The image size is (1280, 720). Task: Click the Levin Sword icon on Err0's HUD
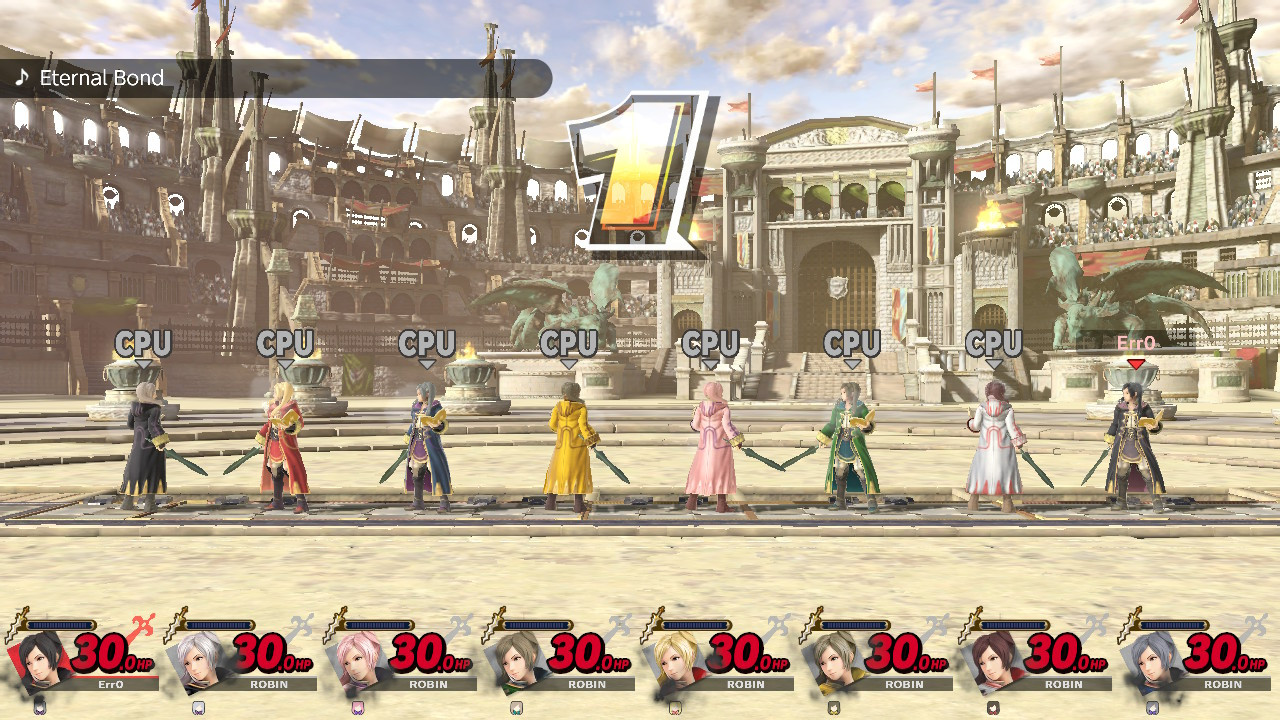(x=14, y=622)
